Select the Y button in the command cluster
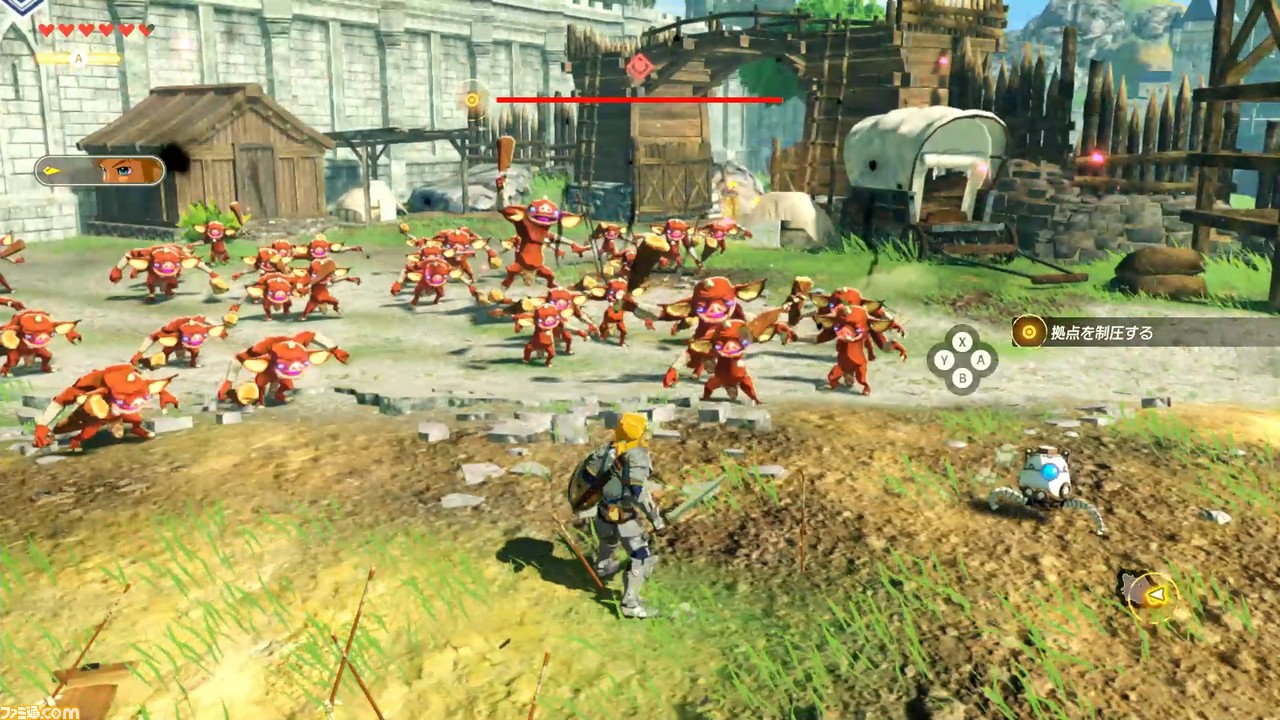1280x720 pixels. tap(944, 361)
